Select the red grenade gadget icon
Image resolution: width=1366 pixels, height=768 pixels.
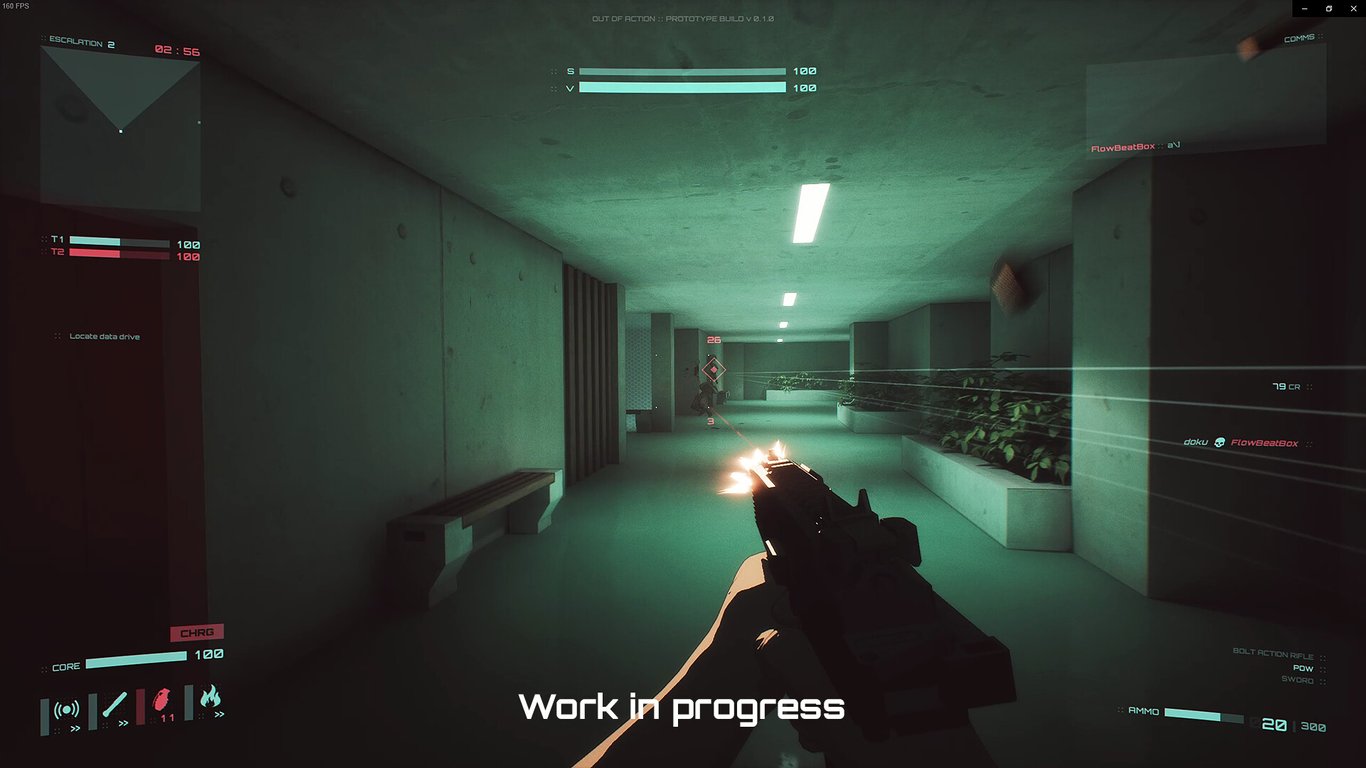pos(163,703)
